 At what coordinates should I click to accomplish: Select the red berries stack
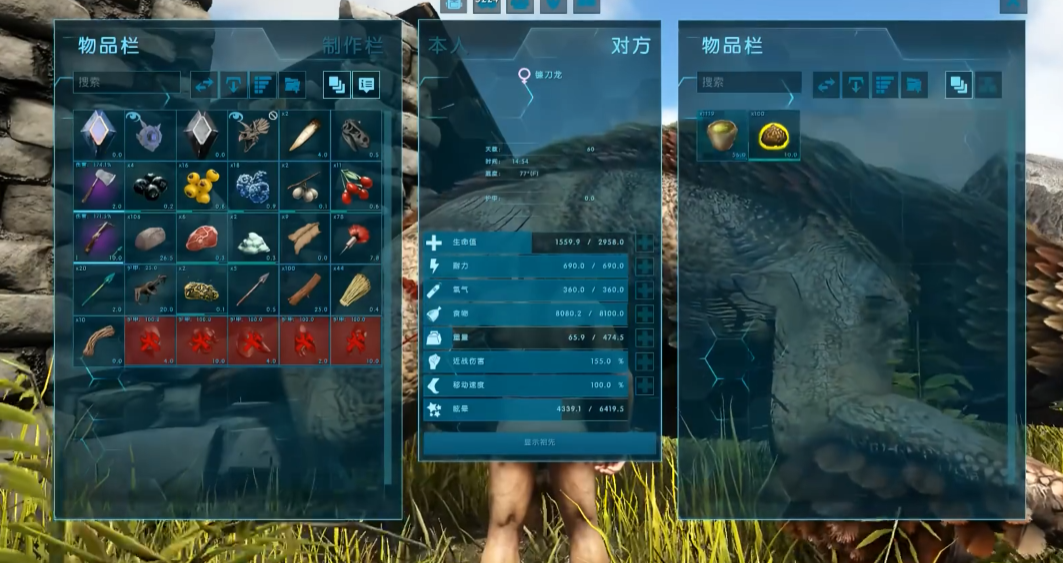pyautogui.click(x=356, y=185)
